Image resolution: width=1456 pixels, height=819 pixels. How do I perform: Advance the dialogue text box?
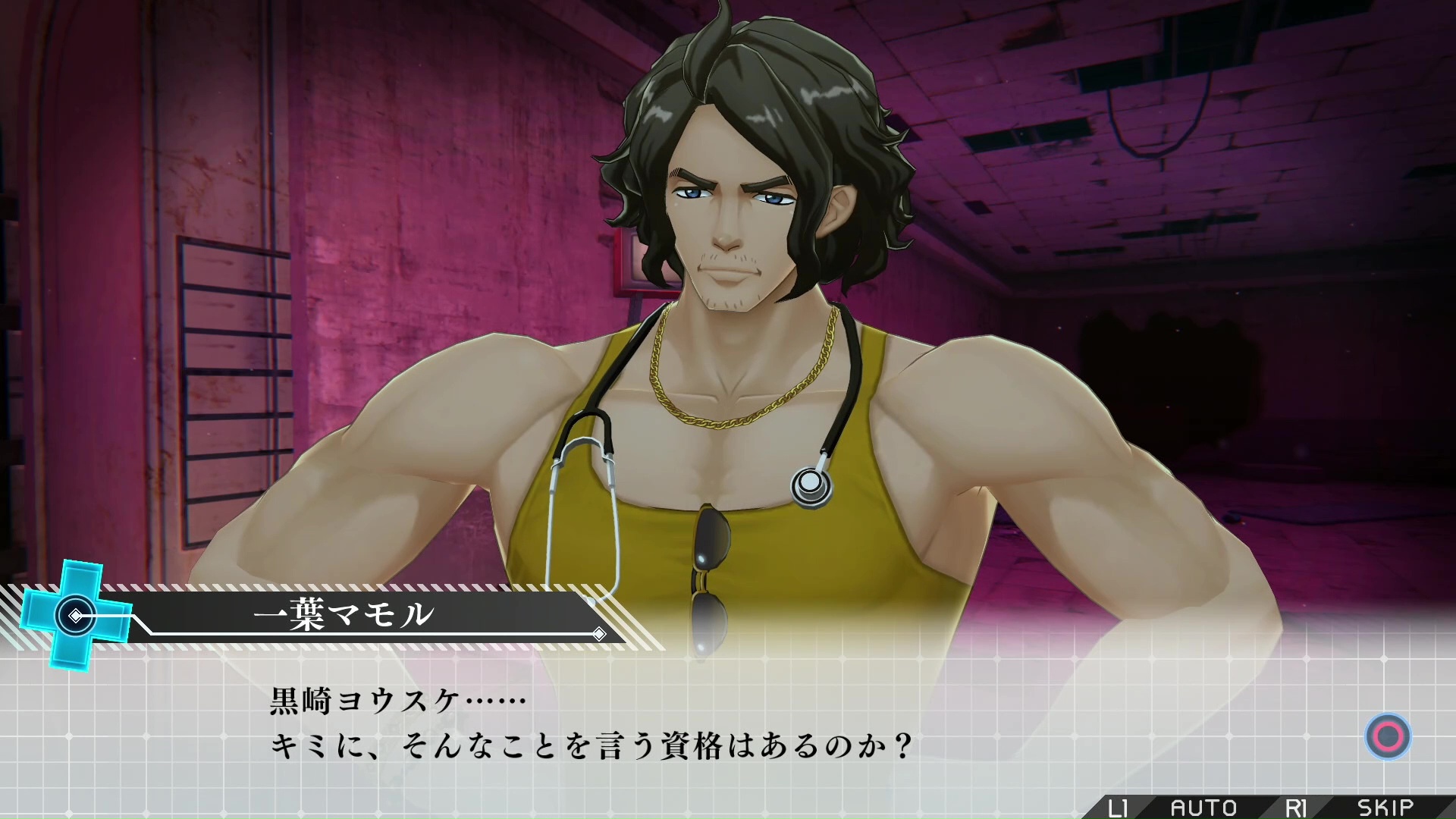click(x=1388, y=736)
